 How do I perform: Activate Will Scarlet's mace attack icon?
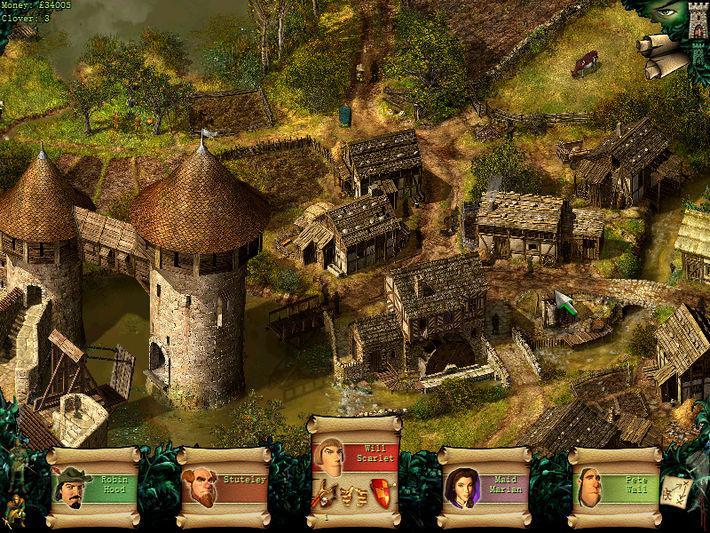325,492
